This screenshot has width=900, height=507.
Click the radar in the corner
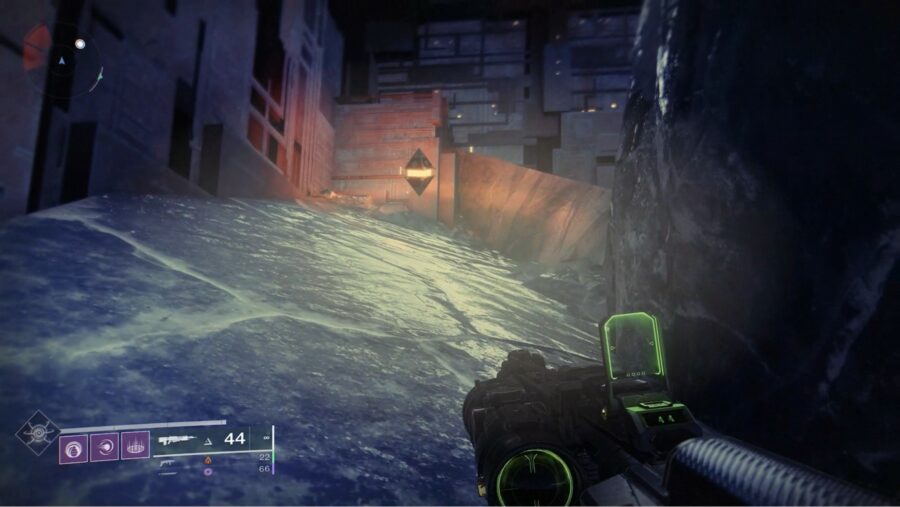coord(60,60)
